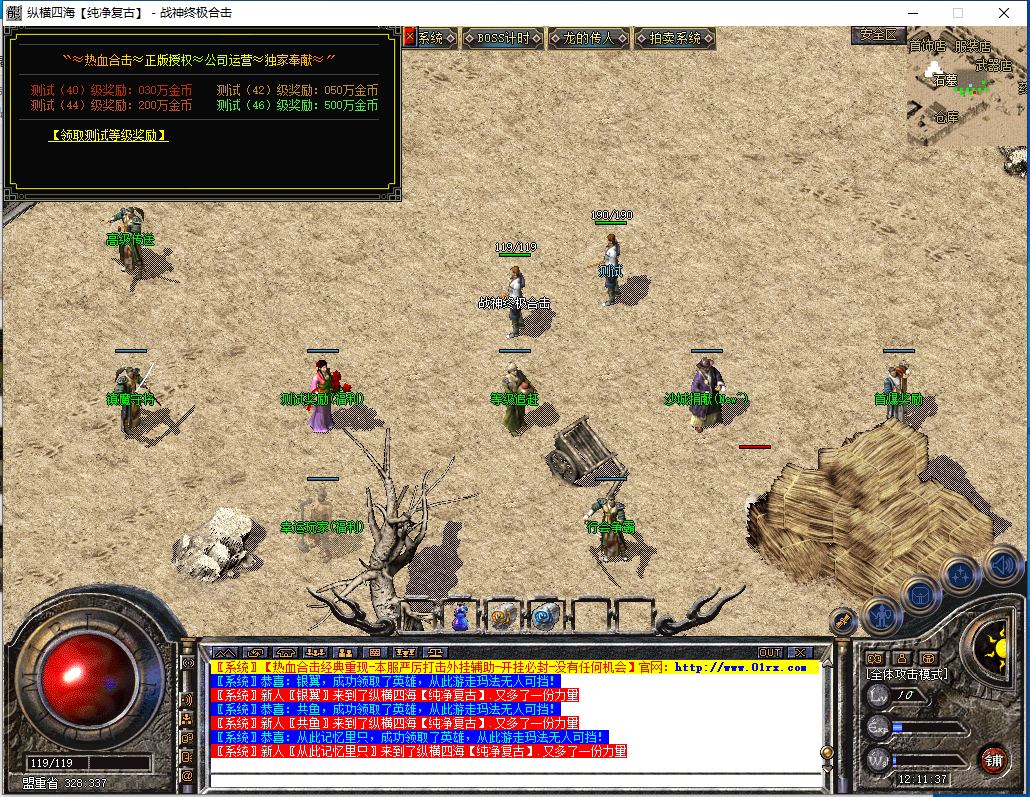Claim the test level reward link
The height and width of the screenshot is (797, 1030).
tap(108, 135)
